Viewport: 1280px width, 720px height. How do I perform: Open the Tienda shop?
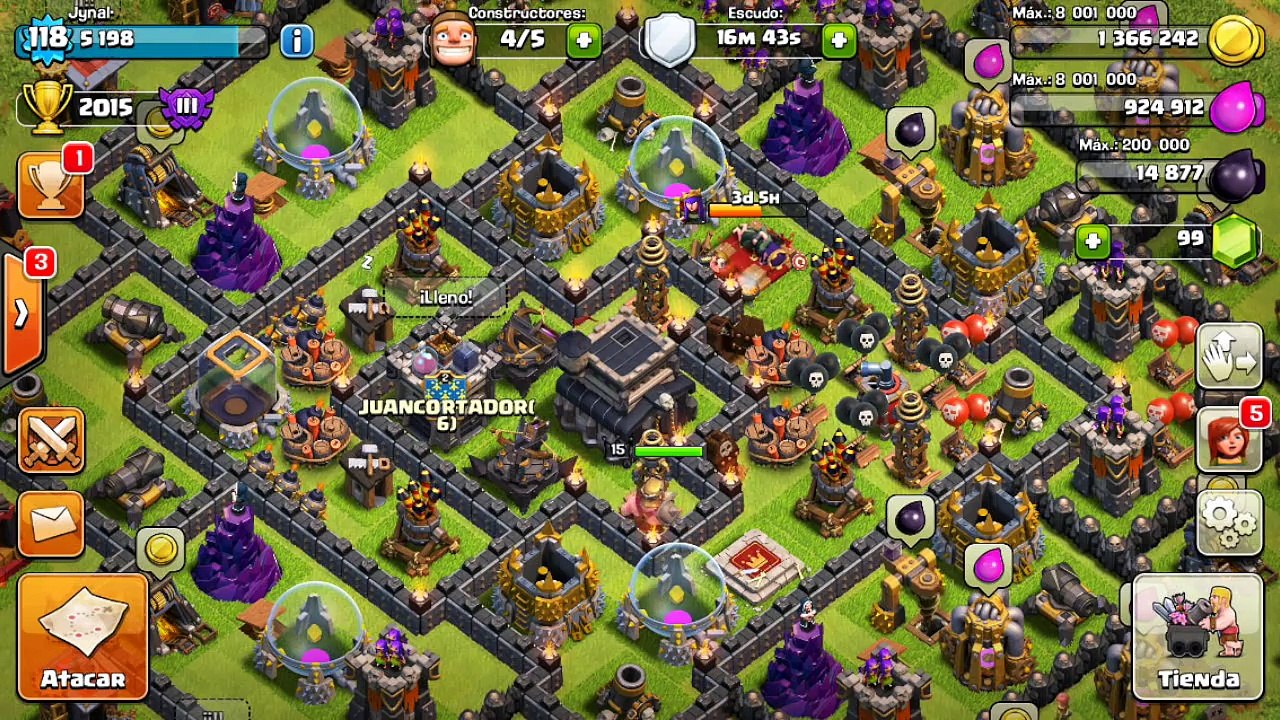tap(1197, 636)
